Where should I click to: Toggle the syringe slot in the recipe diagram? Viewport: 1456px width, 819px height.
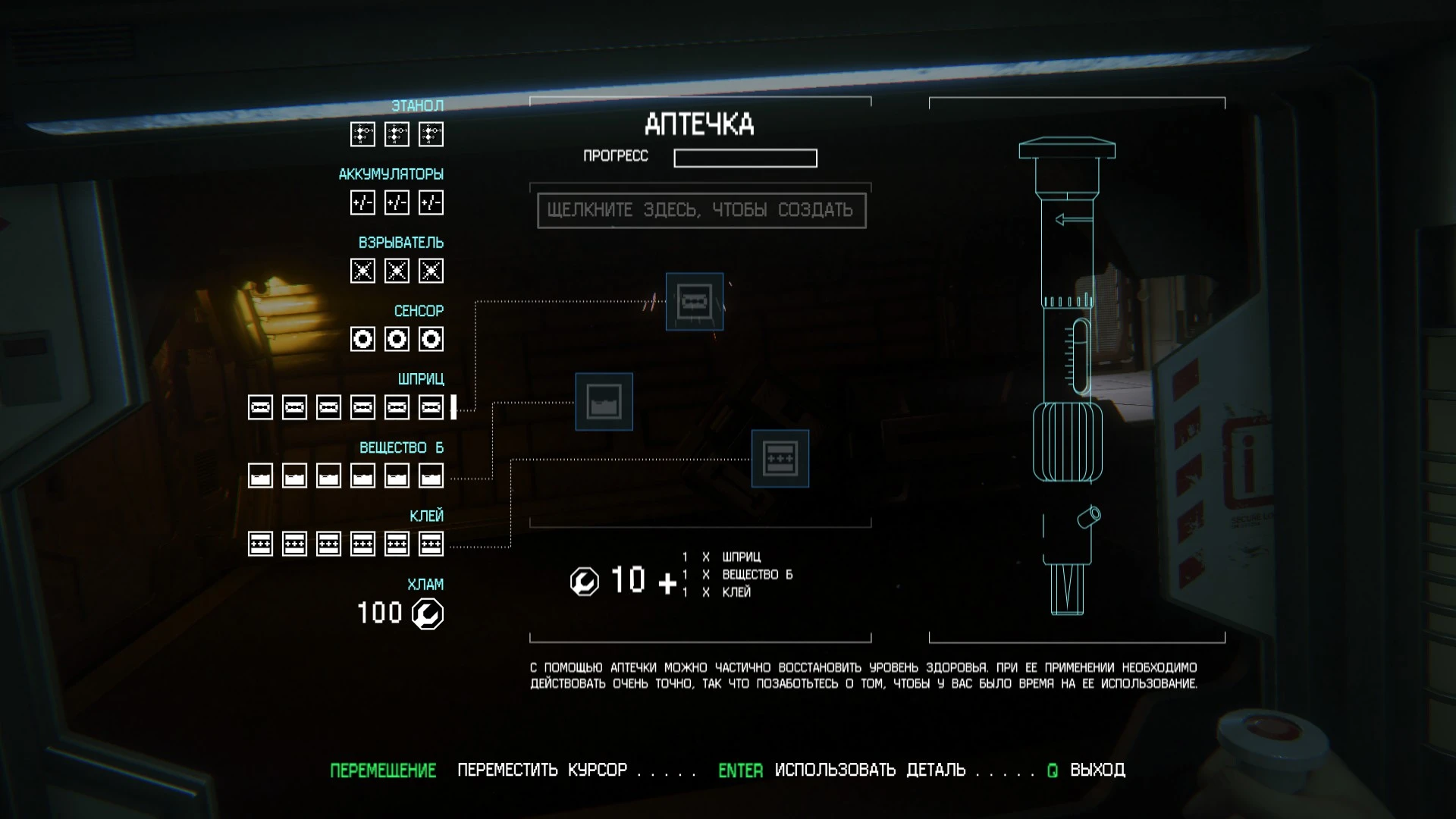pos(694,302)
